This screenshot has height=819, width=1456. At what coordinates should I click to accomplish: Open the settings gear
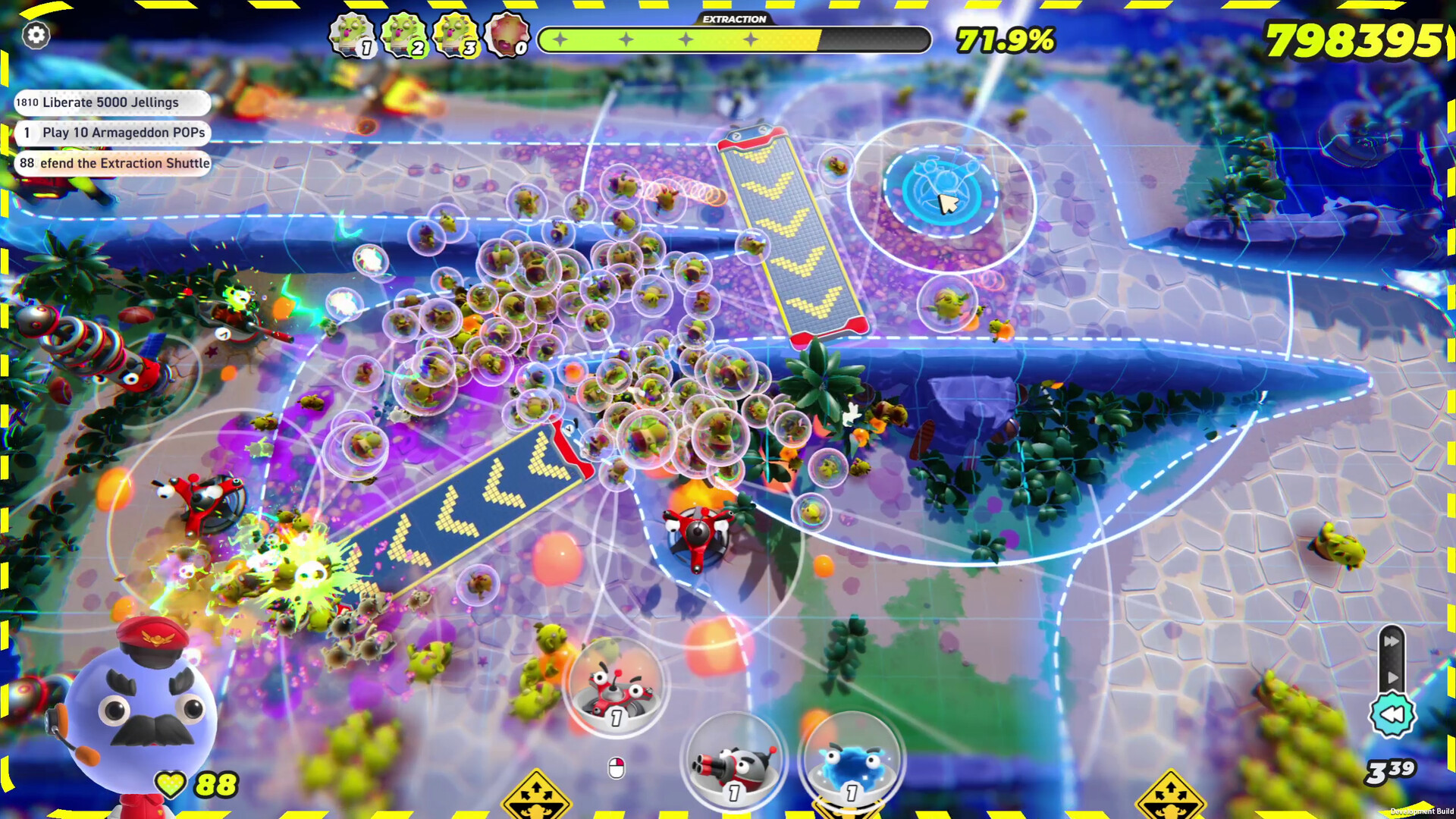click(35, 35)
